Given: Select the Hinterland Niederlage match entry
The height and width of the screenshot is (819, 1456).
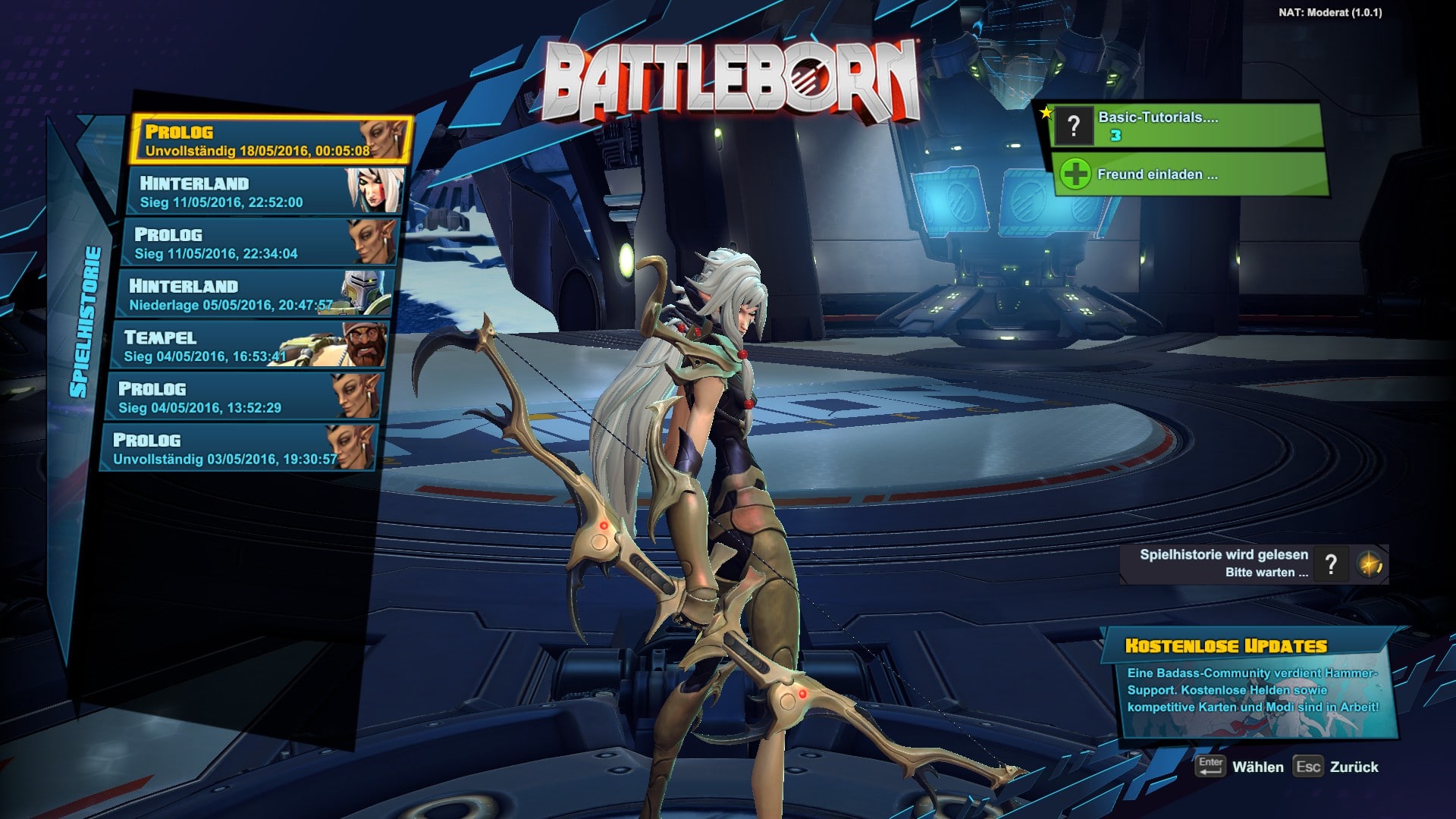Looking at the screenshot, I should [254, 294].
